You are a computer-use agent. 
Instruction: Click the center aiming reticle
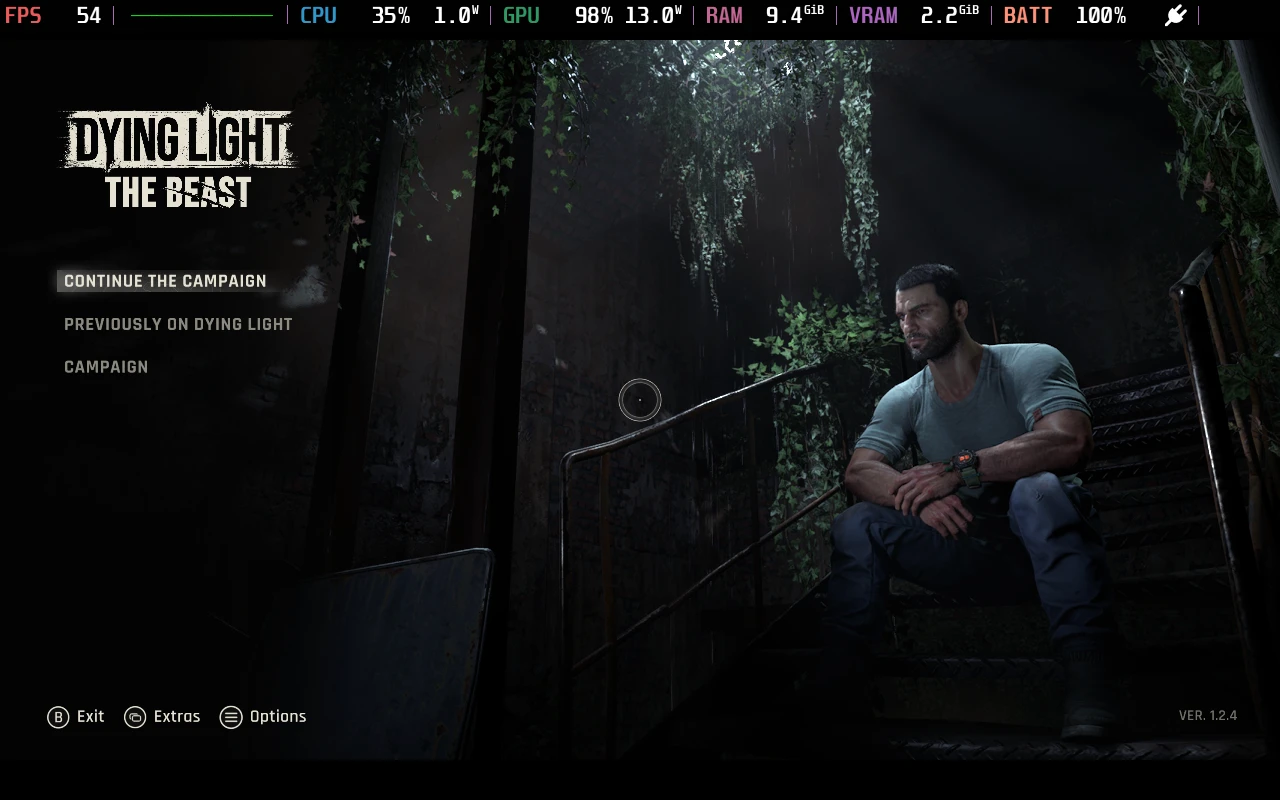click(640, 400)
